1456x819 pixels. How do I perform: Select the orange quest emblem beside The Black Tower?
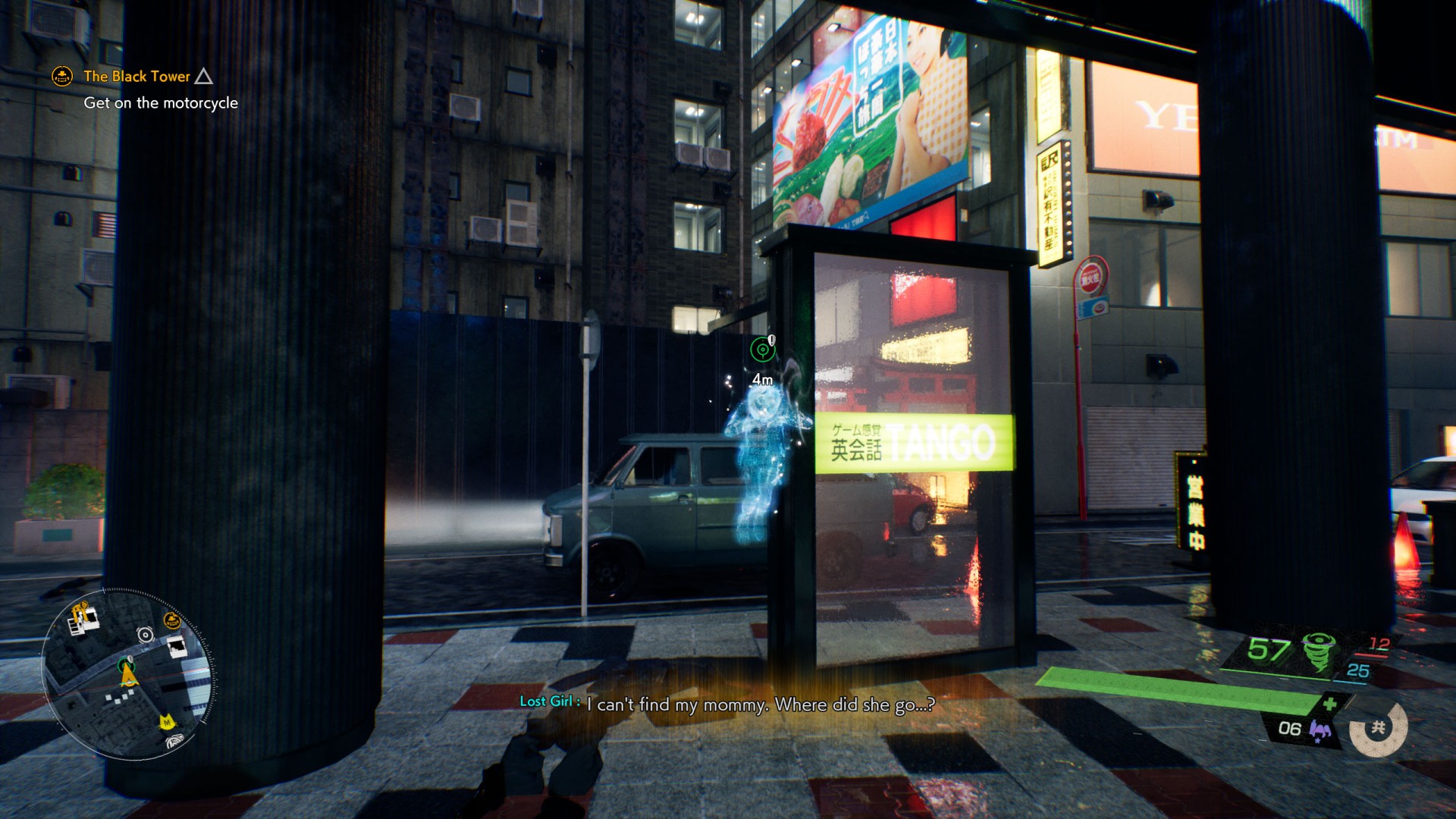62,77
